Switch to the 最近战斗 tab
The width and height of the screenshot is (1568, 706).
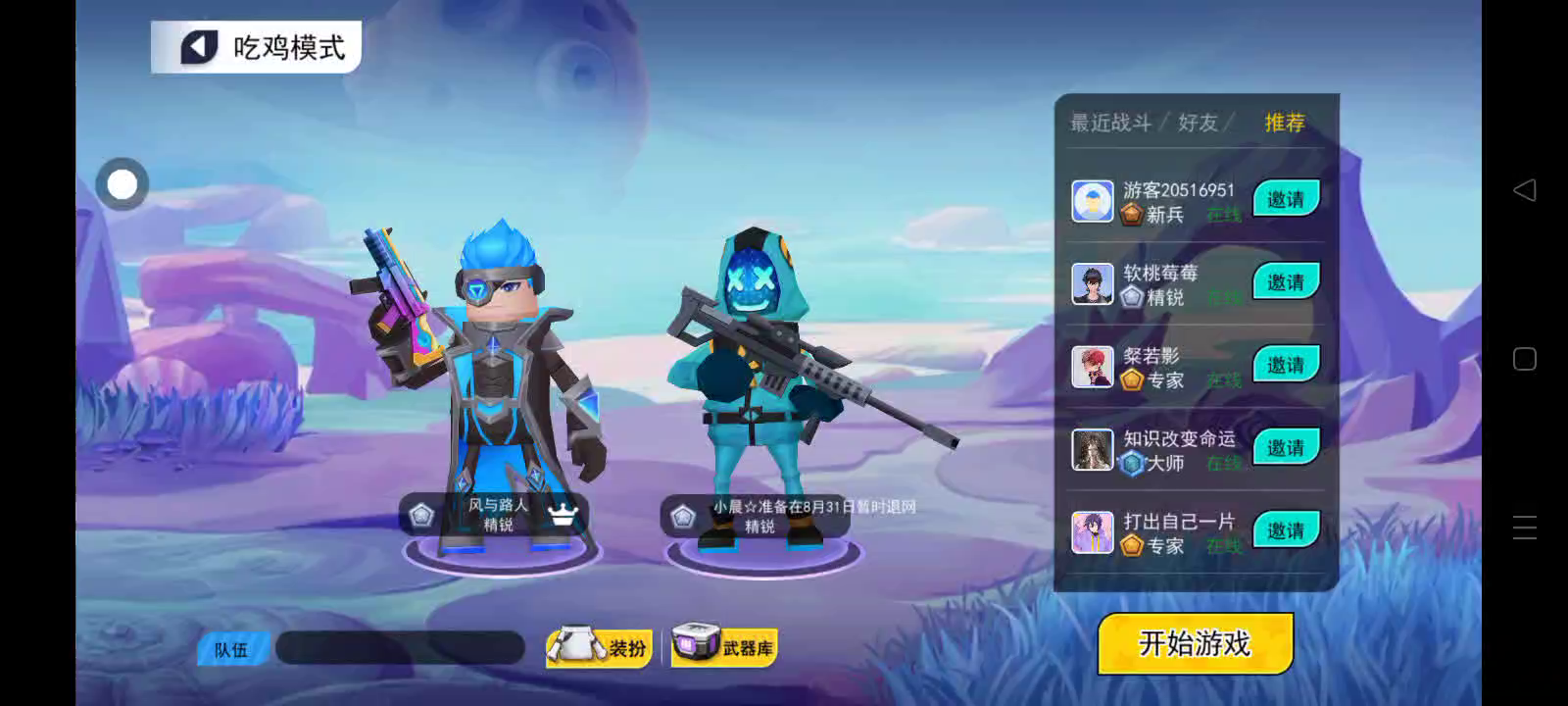coord(1110,123)
